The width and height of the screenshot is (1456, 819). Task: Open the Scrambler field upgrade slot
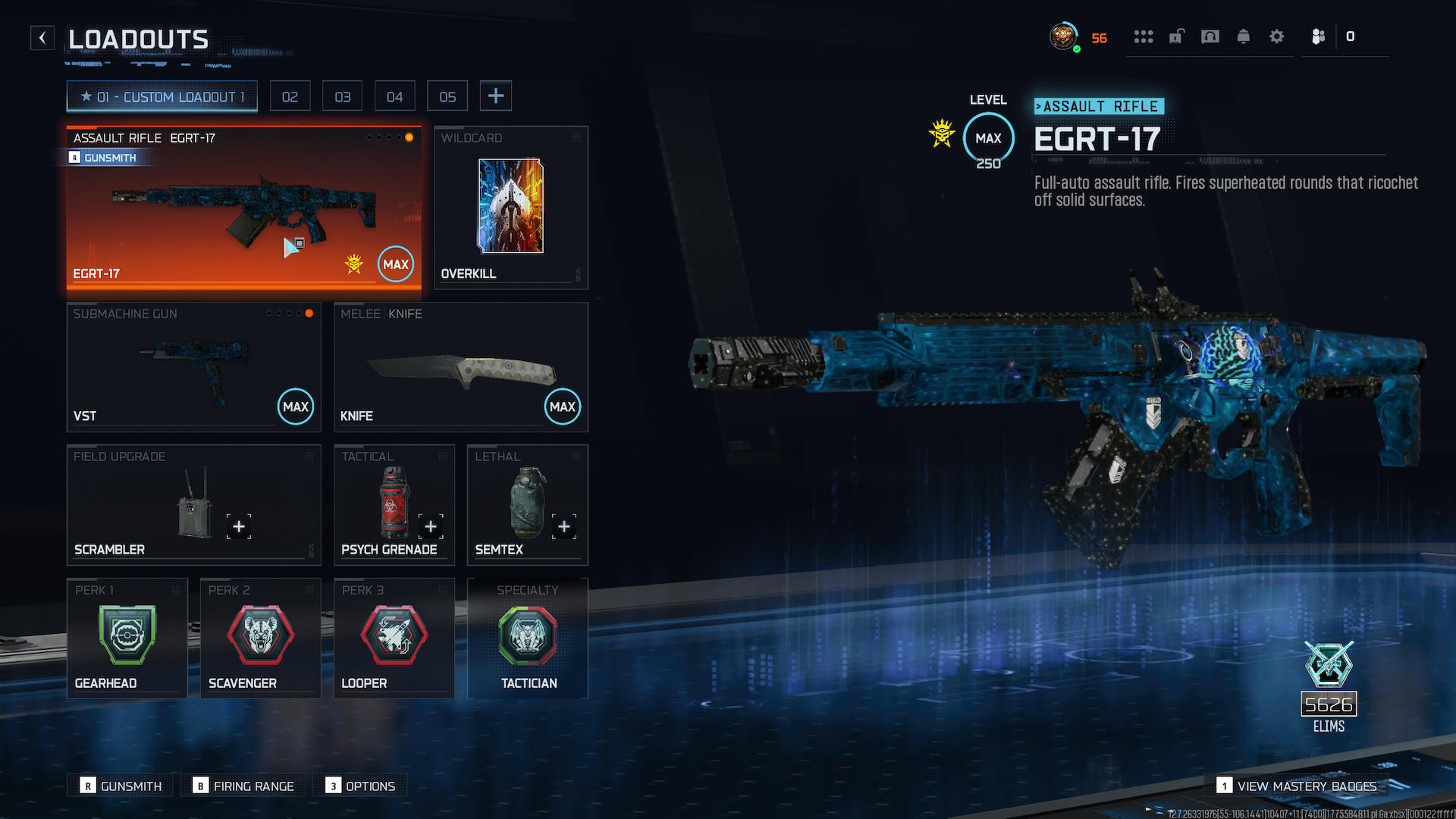(x=193, y=505)
